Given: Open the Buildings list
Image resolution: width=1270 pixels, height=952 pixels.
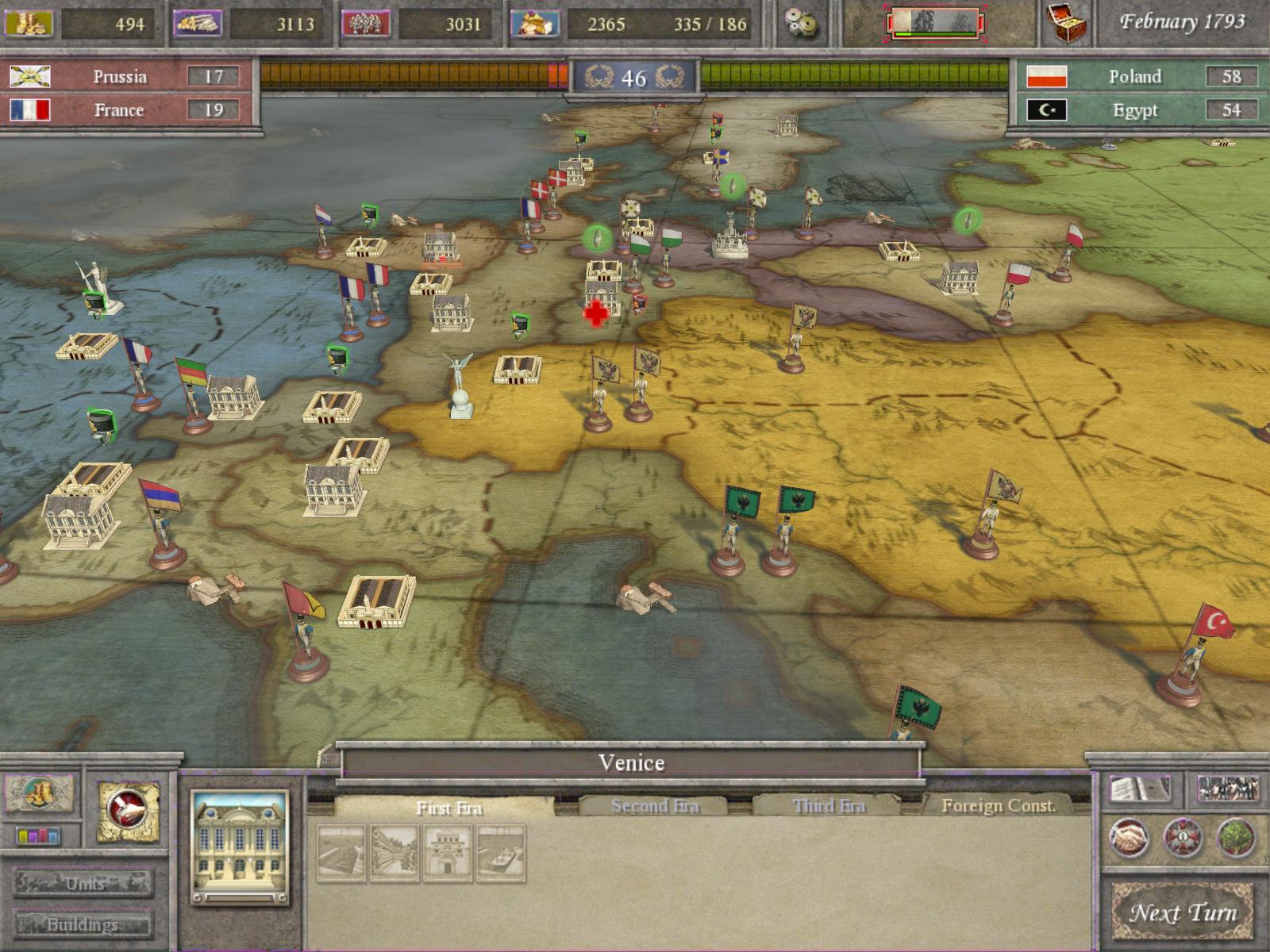Looking at the screenshot, I should [x=83, y=924].
